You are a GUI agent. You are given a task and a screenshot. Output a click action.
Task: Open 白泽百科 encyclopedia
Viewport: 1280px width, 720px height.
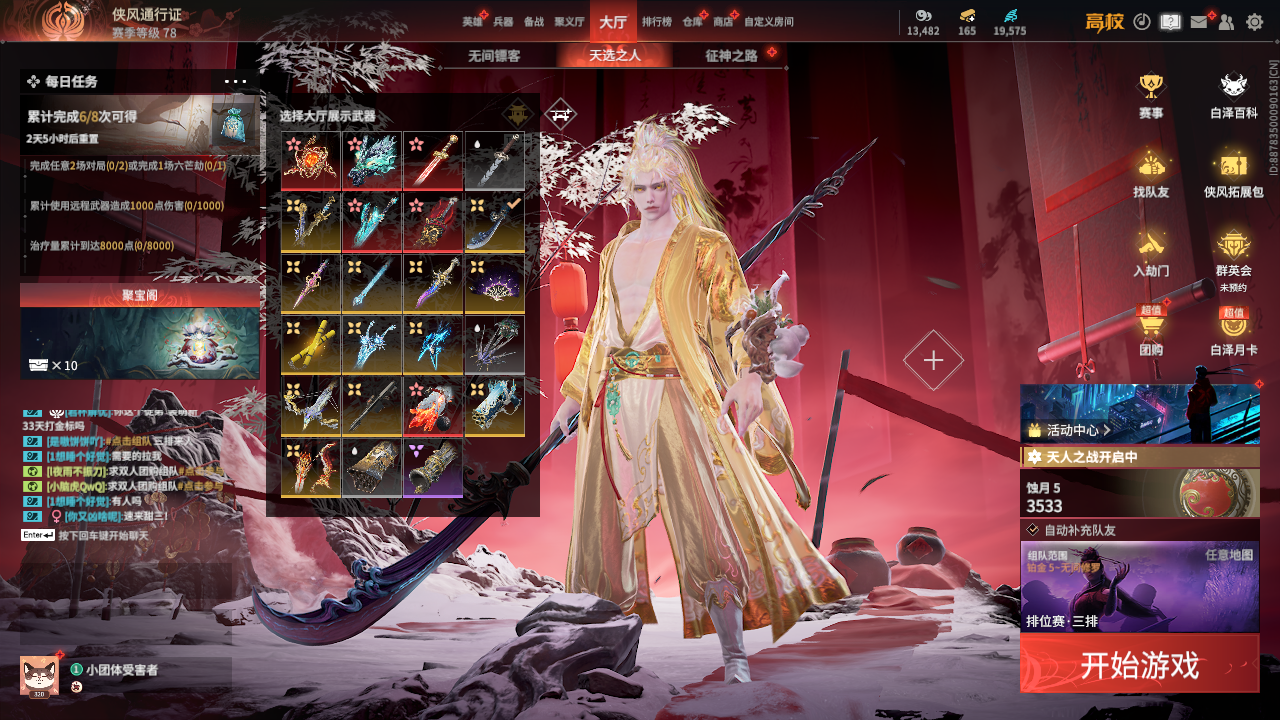pos(1234,95)
